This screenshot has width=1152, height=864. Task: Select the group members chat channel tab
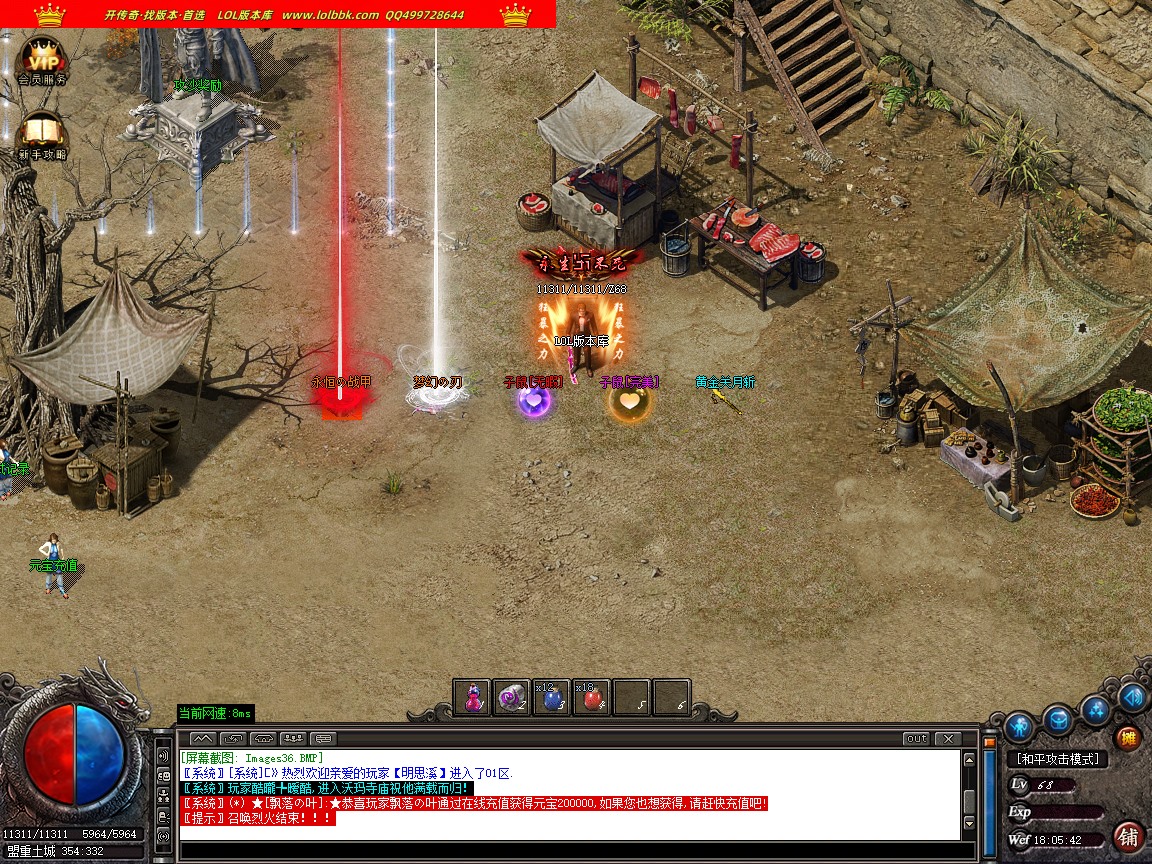pos(293,739)
